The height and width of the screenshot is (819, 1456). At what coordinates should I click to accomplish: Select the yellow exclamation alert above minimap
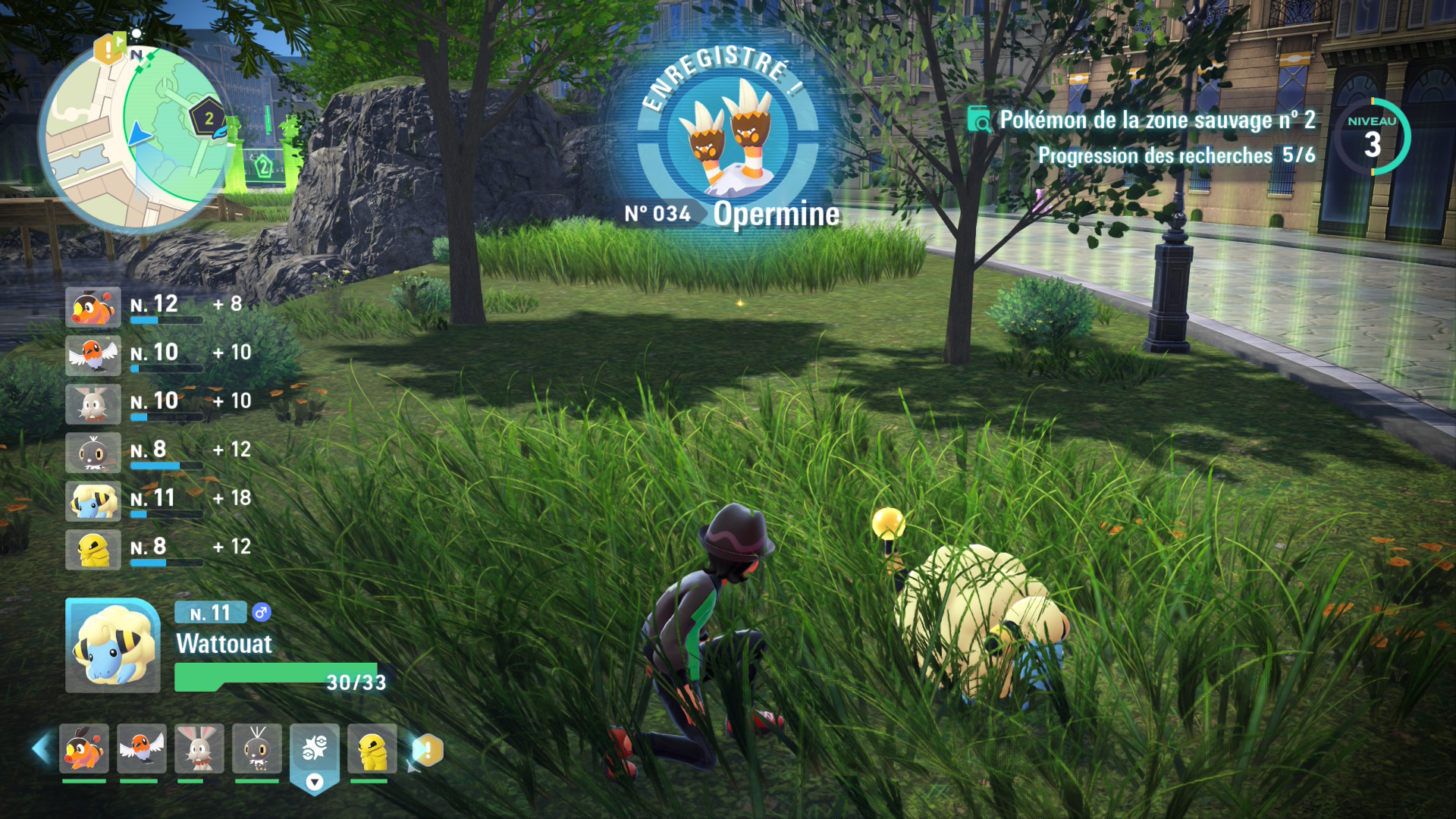coord(108,50)
